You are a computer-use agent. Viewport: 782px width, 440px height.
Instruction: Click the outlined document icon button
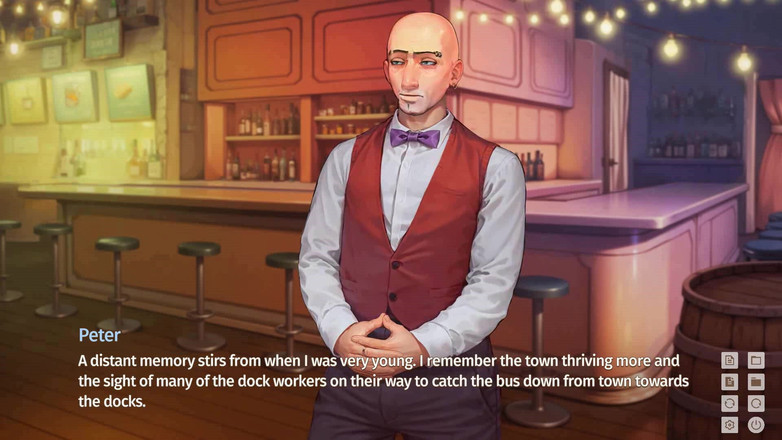(x=730, y=360)
